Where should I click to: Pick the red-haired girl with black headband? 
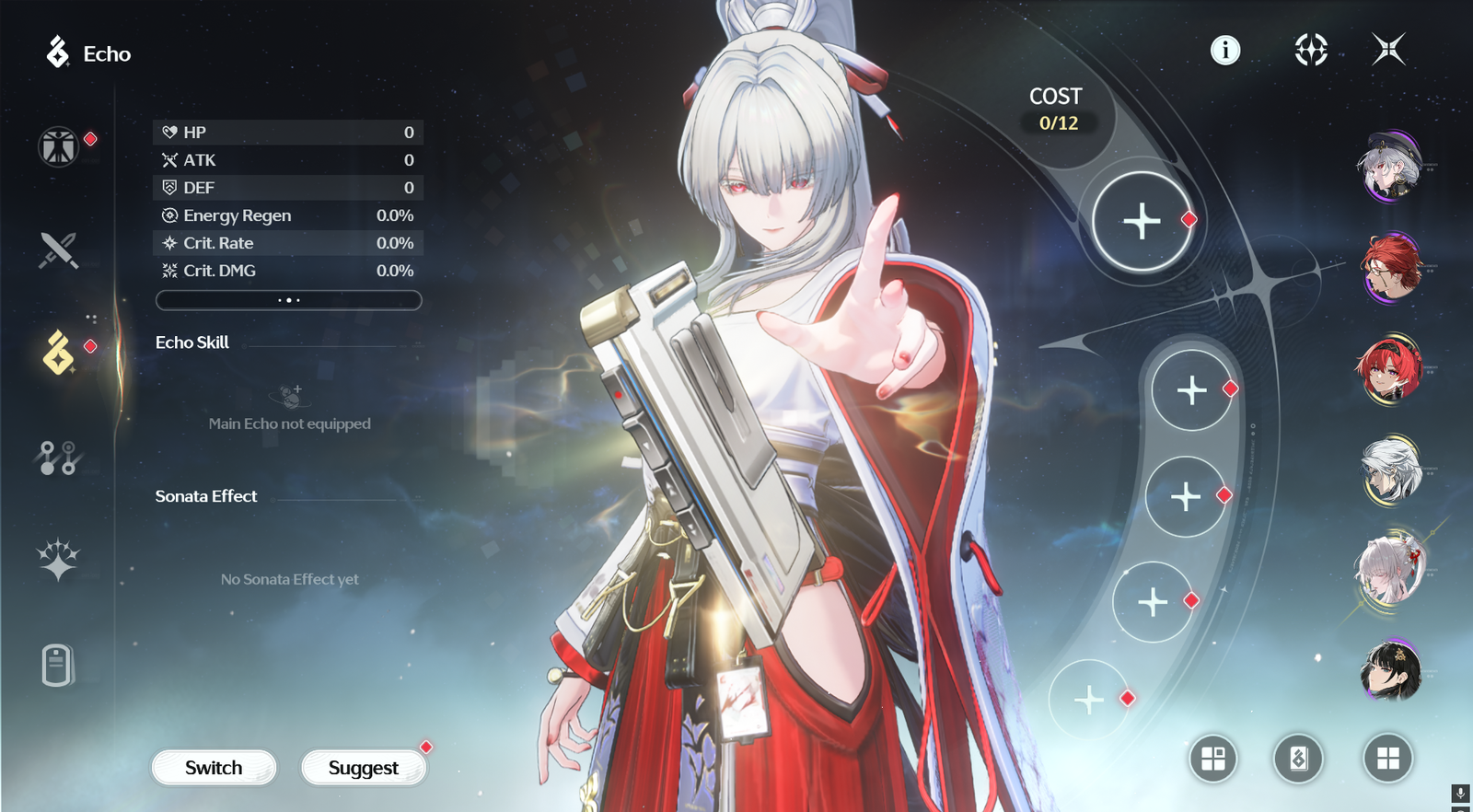pyautogui.click(x=1390, y=369)
